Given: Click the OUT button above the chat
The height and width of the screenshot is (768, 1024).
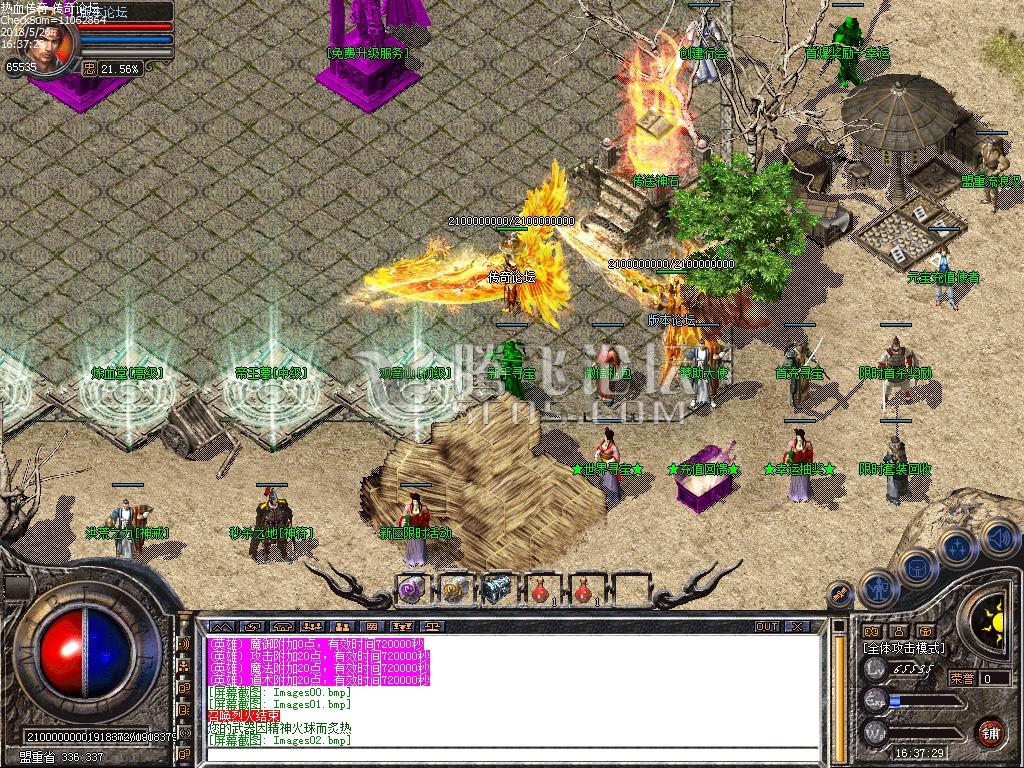Looking at the screenshot, I should (766, 626).
